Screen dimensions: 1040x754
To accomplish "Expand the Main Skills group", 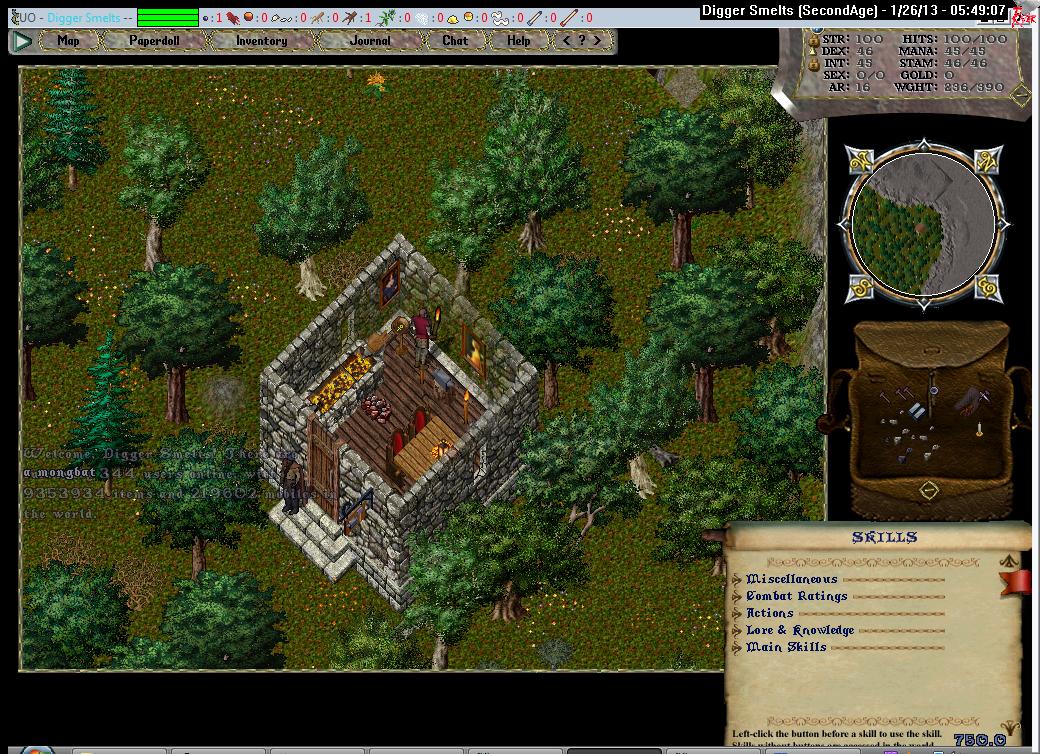I will pyautogui.click(x=737, y=647).
